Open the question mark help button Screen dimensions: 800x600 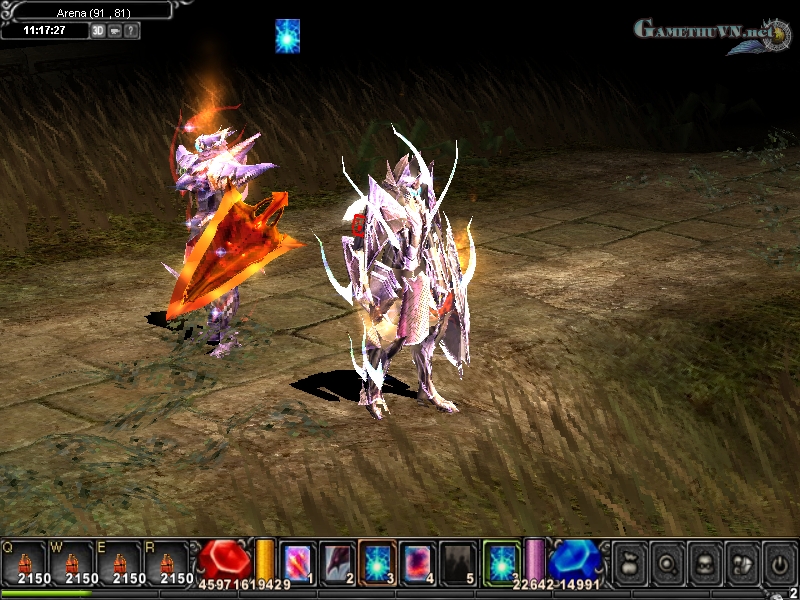click(132, 31)
